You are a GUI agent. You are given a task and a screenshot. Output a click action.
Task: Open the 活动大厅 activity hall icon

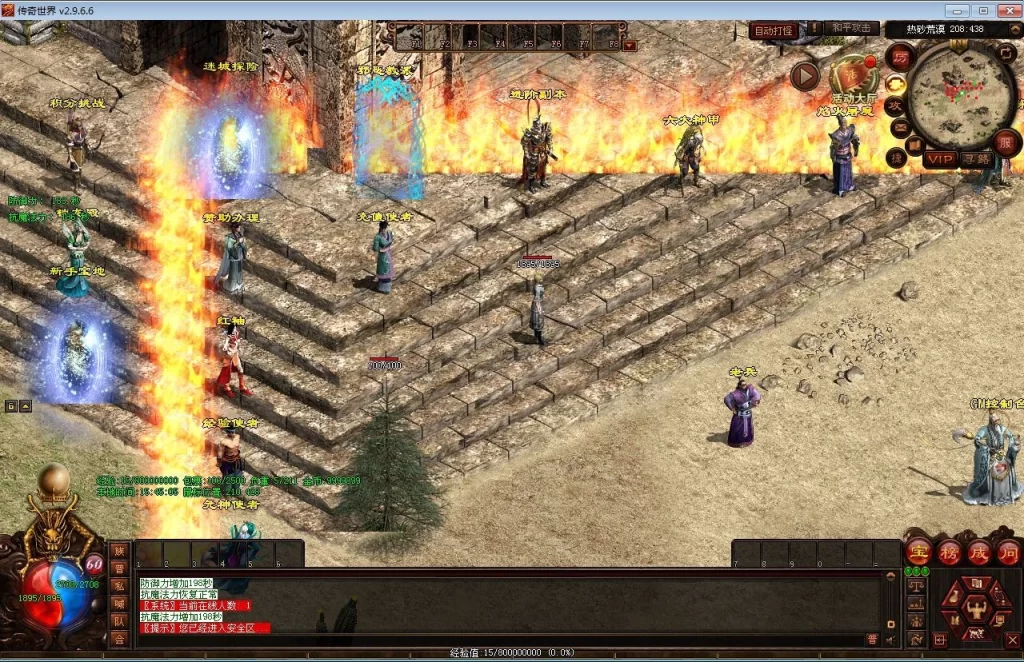[852, 76]
